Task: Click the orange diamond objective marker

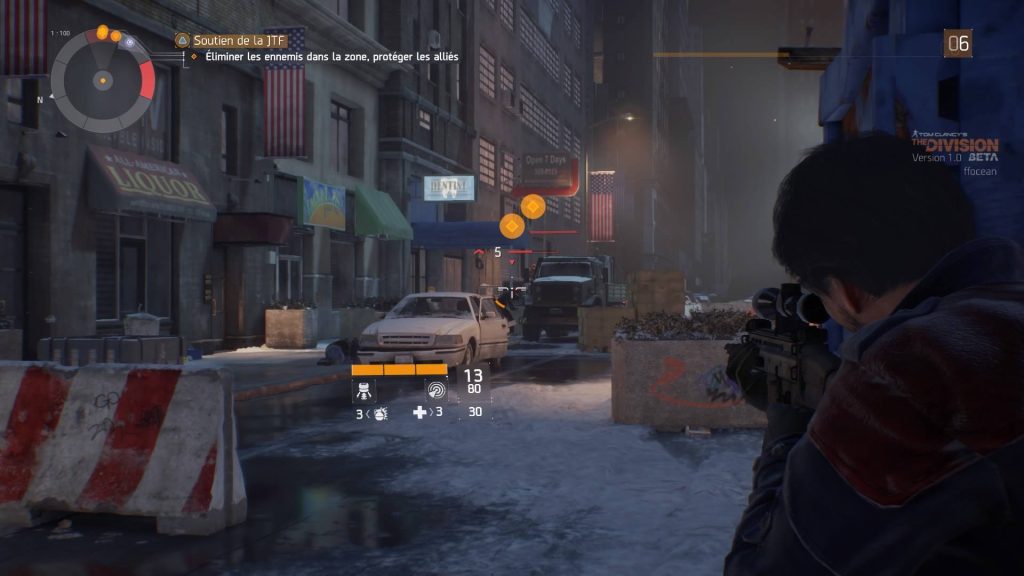Action: click(533, 207)
